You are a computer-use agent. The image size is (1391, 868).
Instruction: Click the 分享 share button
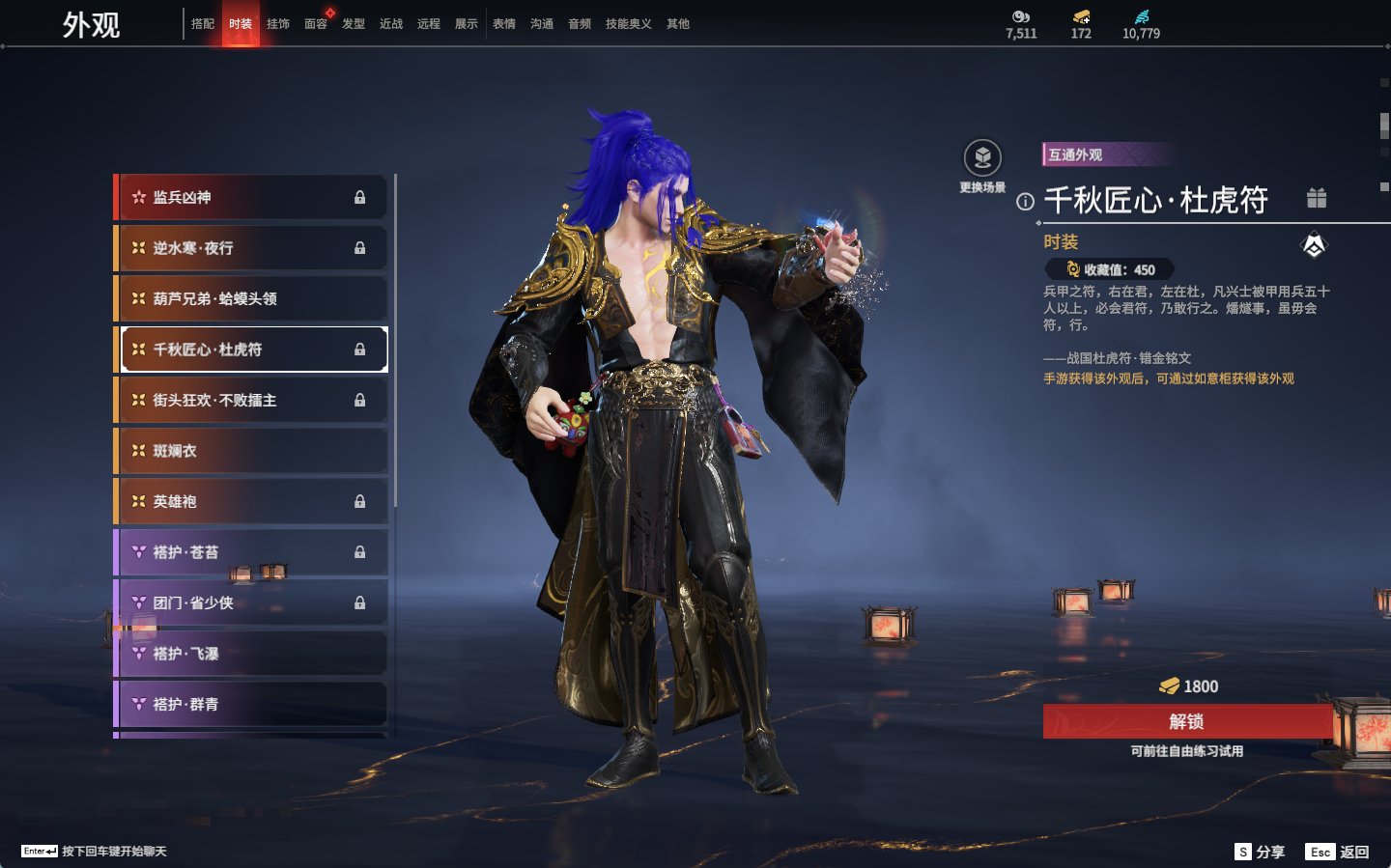(x=1261, y=852)
